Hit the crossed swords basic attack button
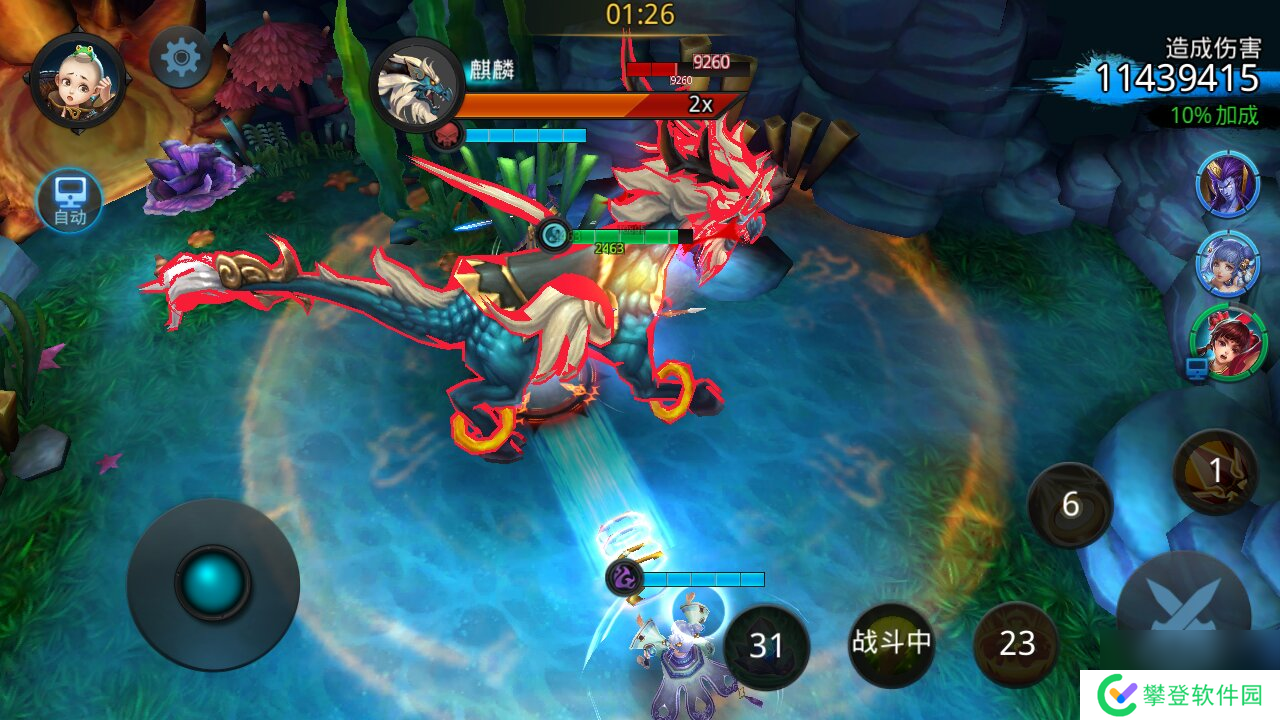Image resolution: width=1280 pixels, height=720 pixels. click(1184, 608)
